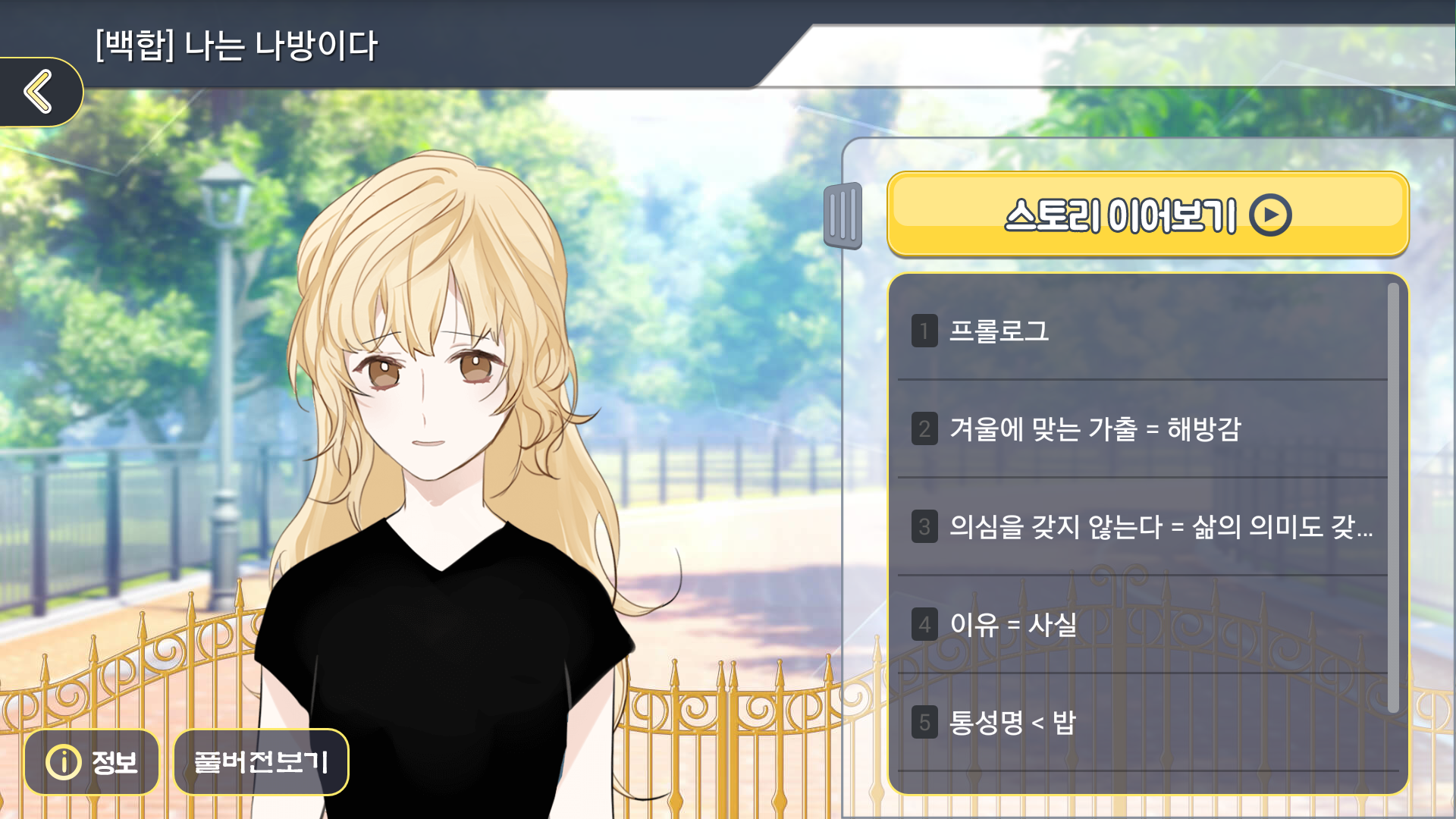Click the info ⓘ icon on 정보 button
The width and height of the screenshot is (1456, 819).
[x=64, y=762]
